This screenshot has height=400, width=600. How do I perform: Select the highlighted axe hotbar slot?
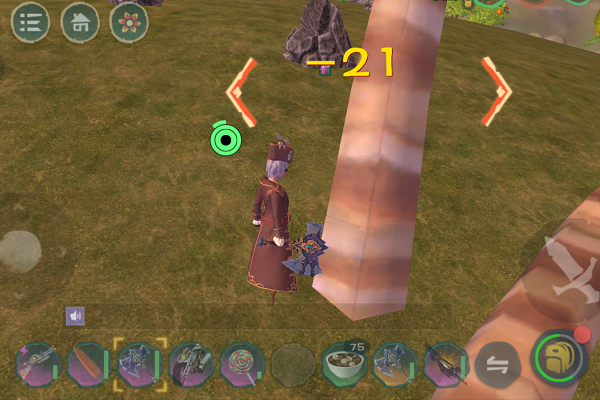point(137,362)
